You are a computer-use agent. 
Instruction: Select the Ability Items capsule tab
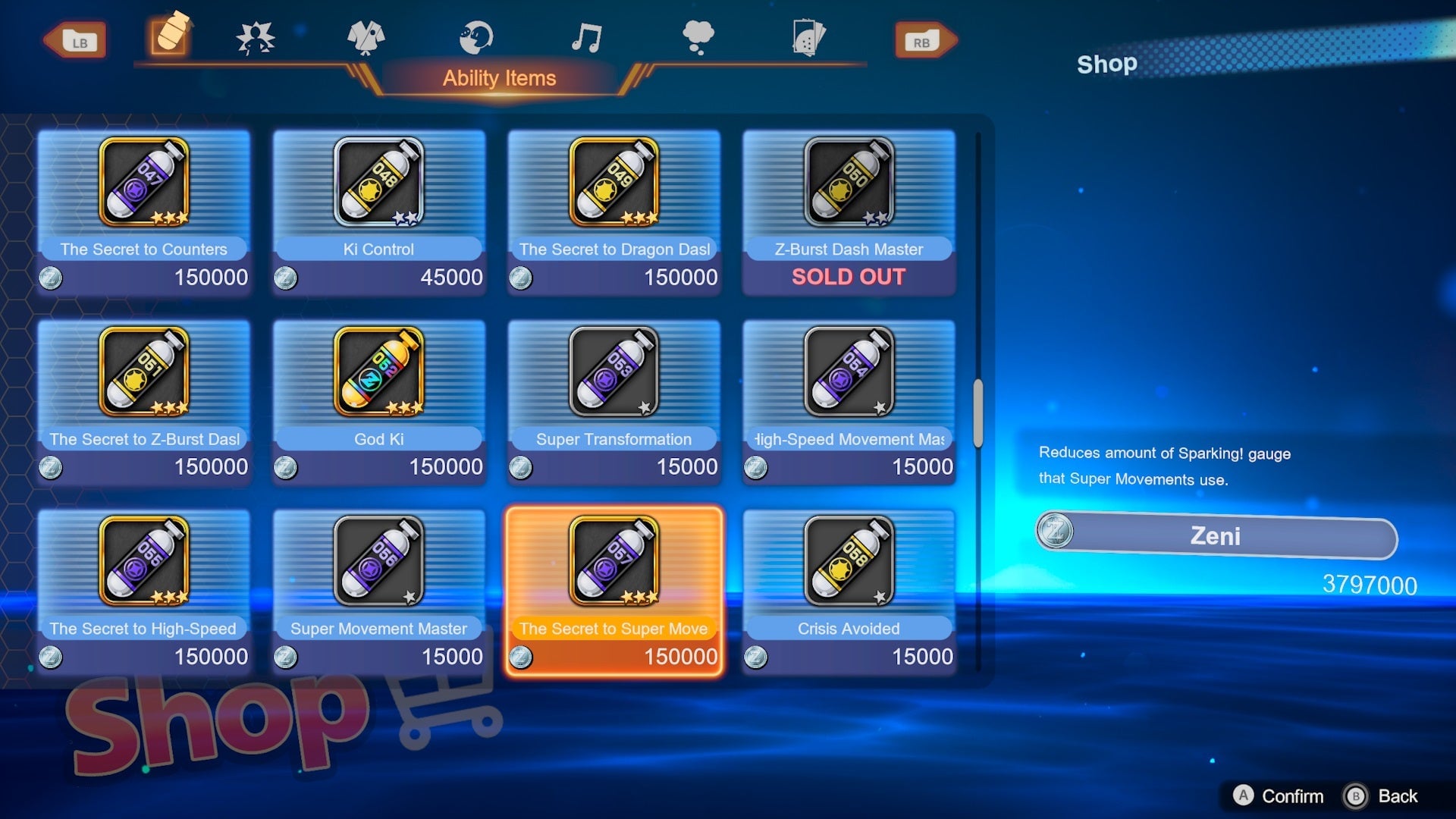[170, 35]
